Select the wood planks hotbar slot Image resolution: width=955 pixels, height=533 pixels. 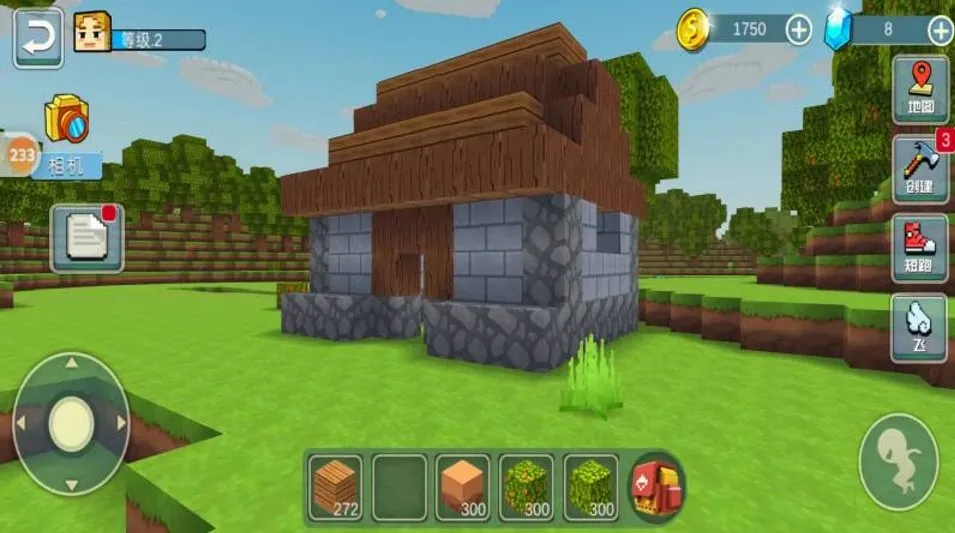point(335,488)
